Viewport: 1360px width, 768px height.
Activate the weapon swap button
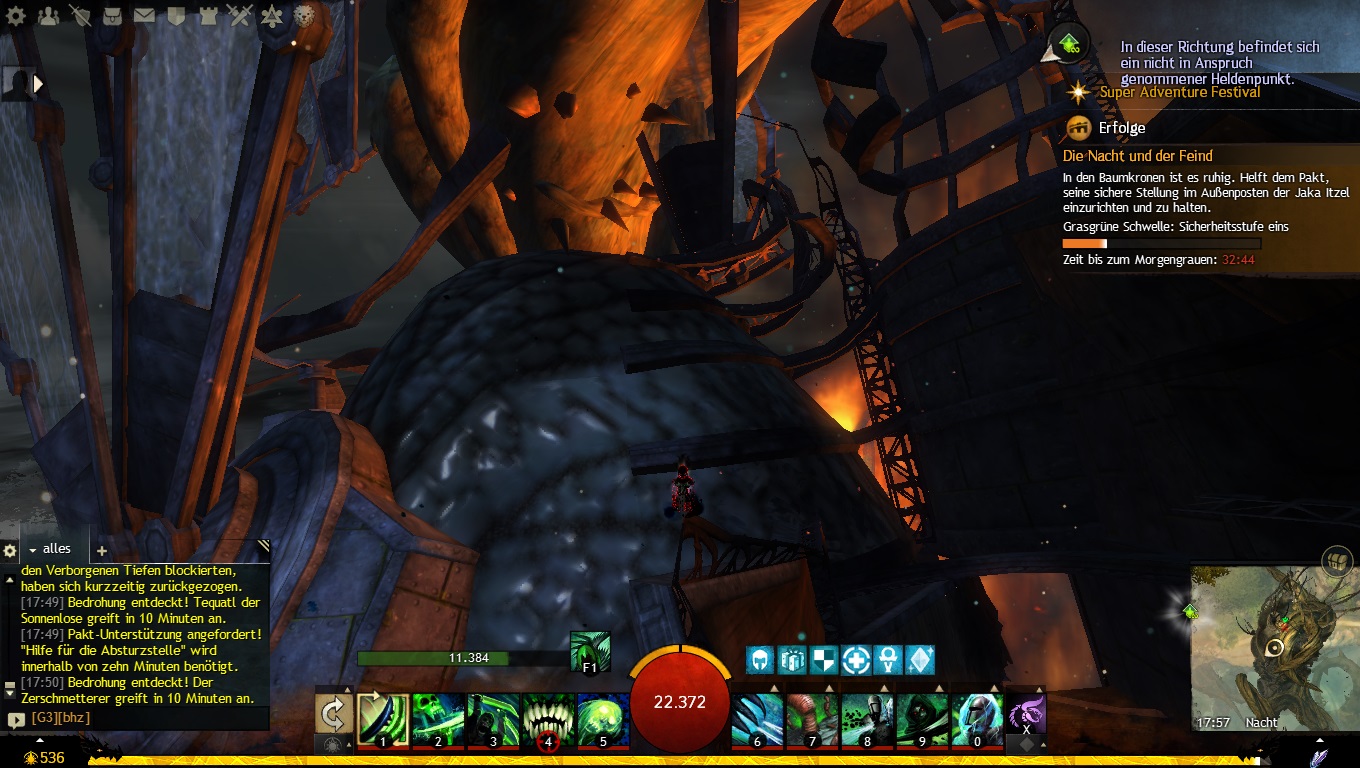(x=333, y=715)
